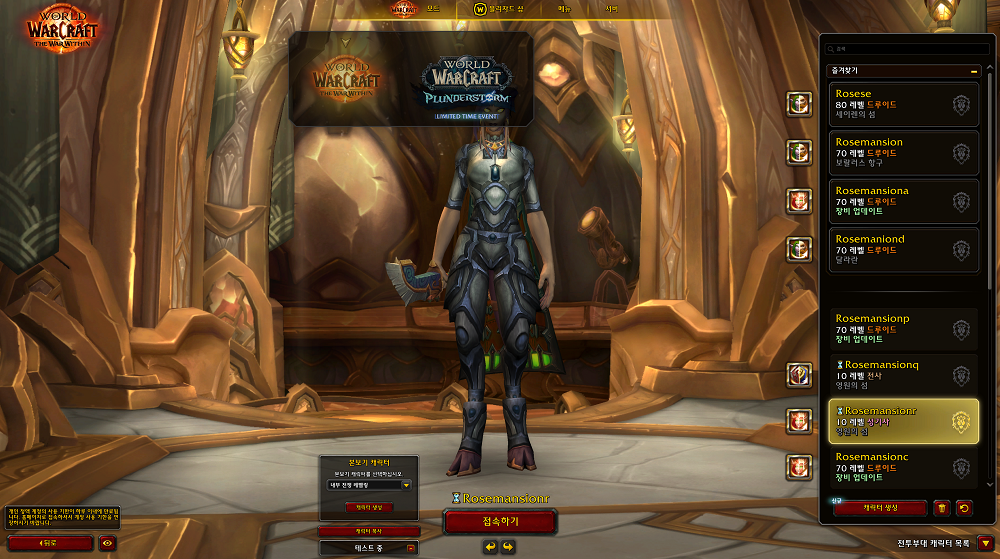Pick the Rosemaniond character in Dalaran
Viewport: 1000px width, 559px height.
click(904, 249)
